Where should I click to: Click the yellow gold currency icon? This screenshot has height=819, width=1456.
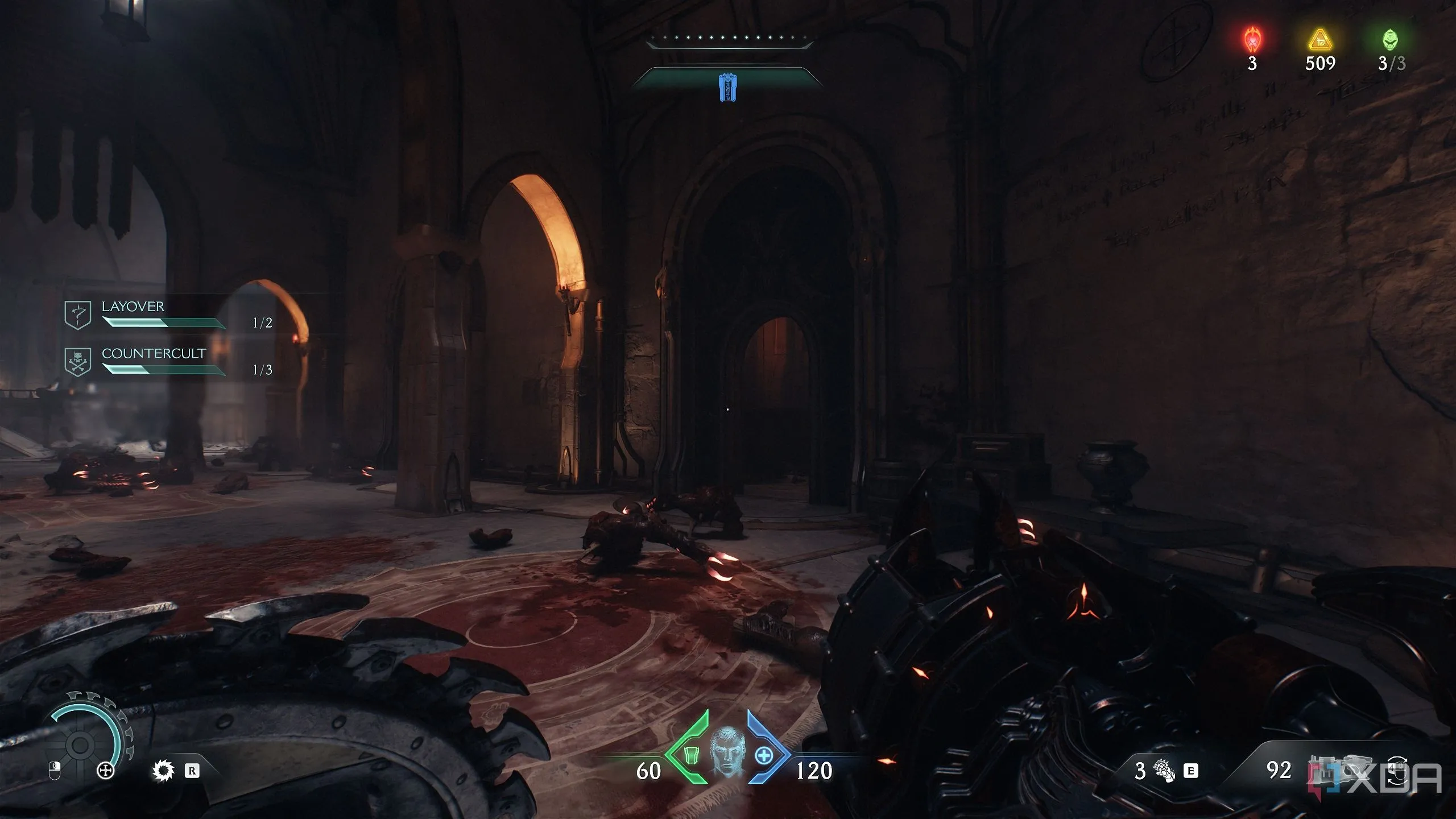[1320, 40]
